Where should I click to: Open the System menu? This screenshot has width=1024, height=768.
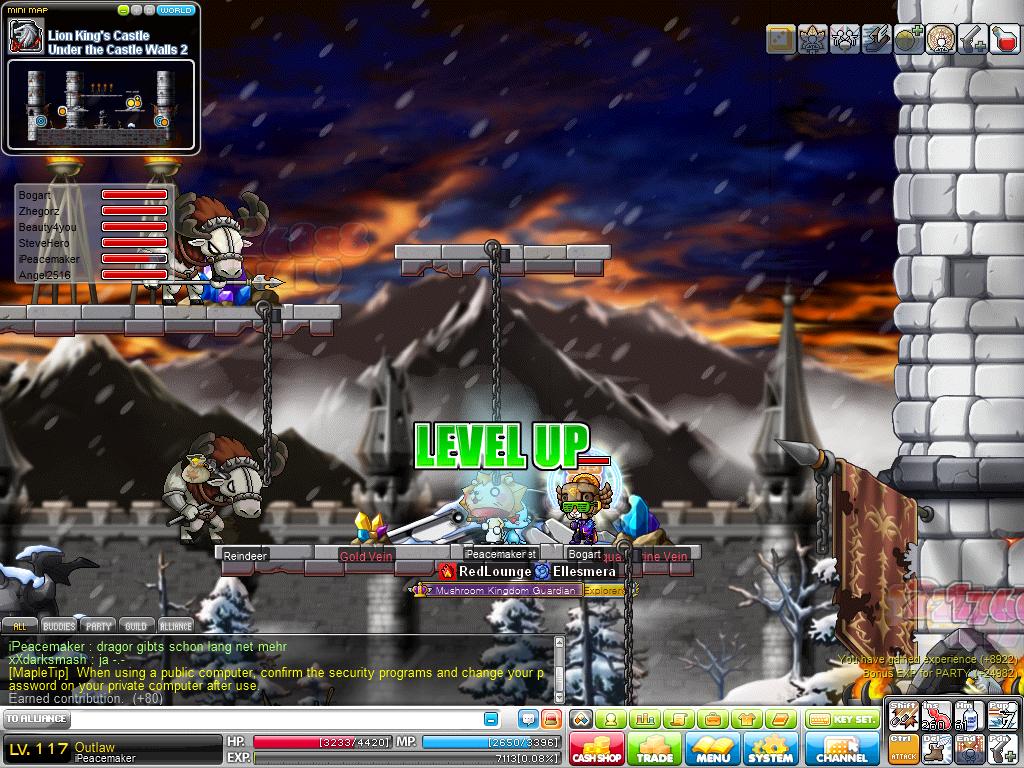pos(771,749)
